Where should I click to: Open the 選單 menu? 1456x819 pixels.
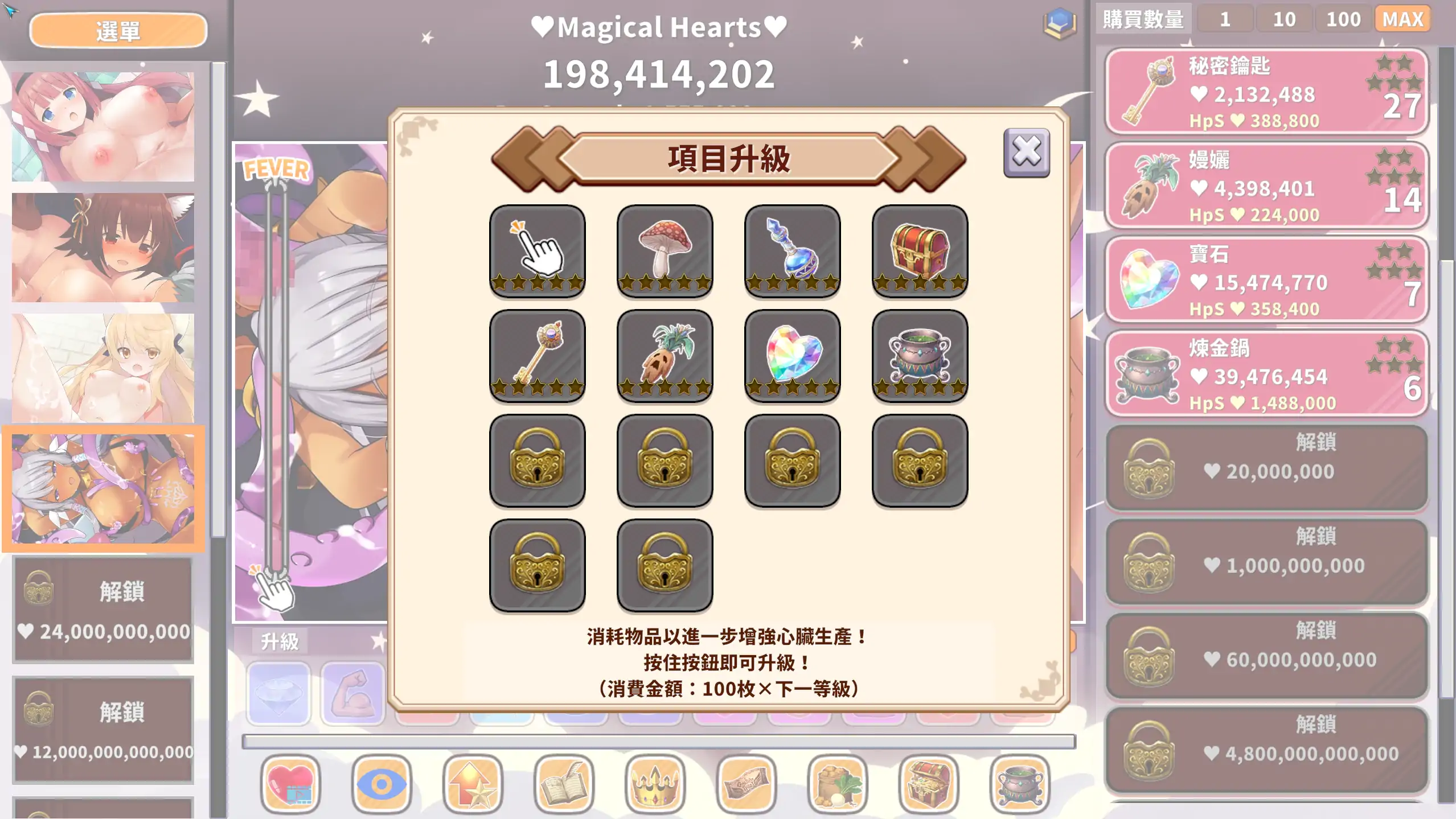pos(117,30)
